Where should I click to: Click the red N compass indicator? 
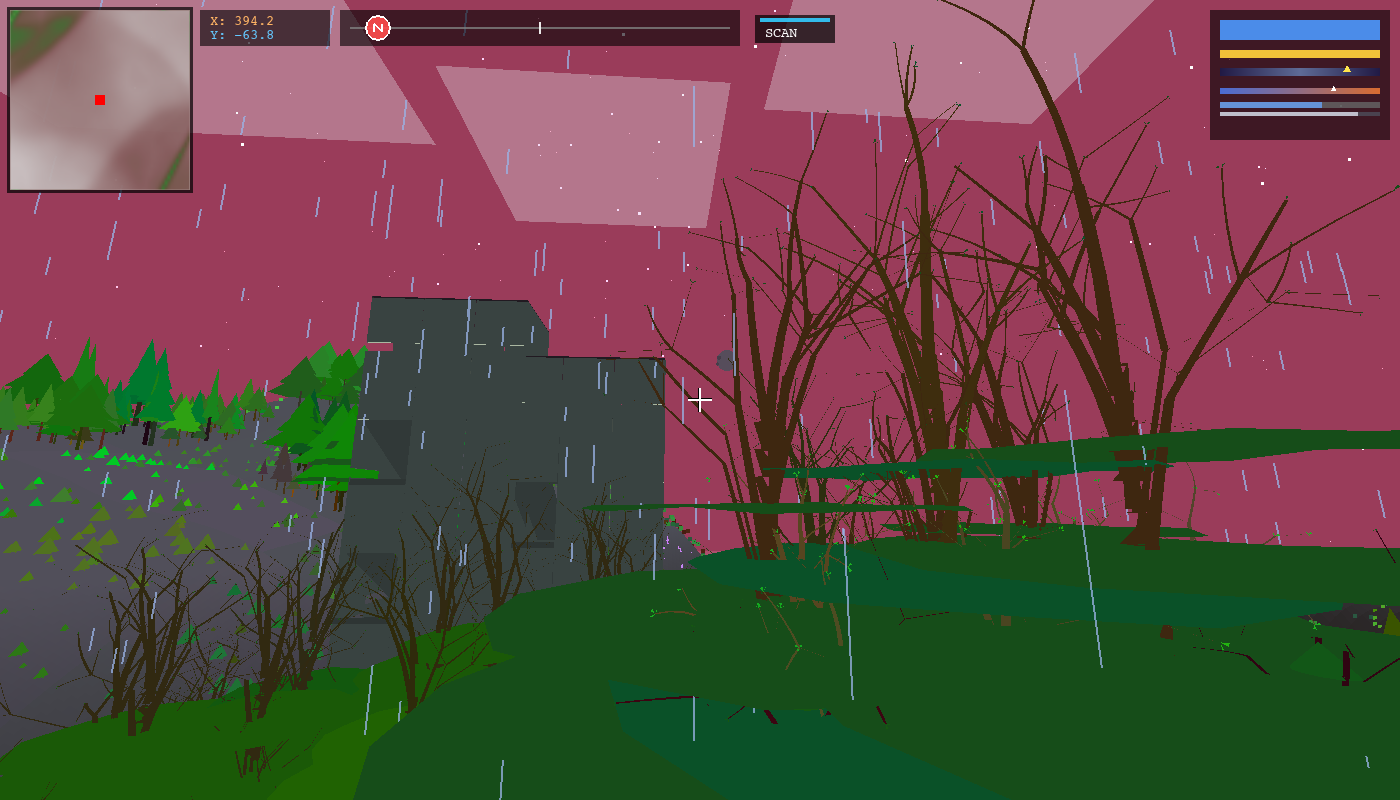378,28
